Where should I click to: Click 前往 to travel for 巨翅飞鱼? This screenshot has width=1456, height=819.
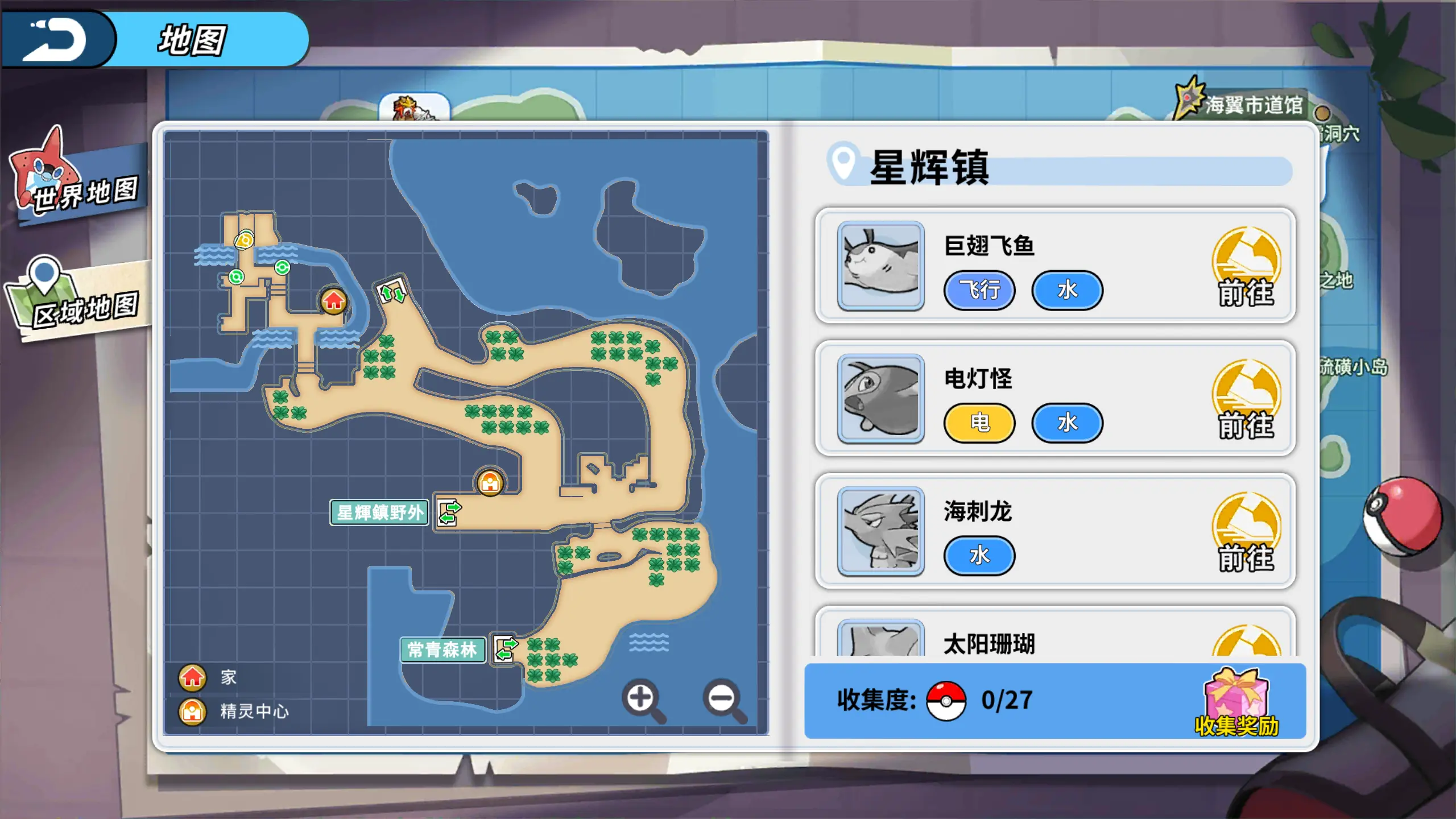(1246, 267)
